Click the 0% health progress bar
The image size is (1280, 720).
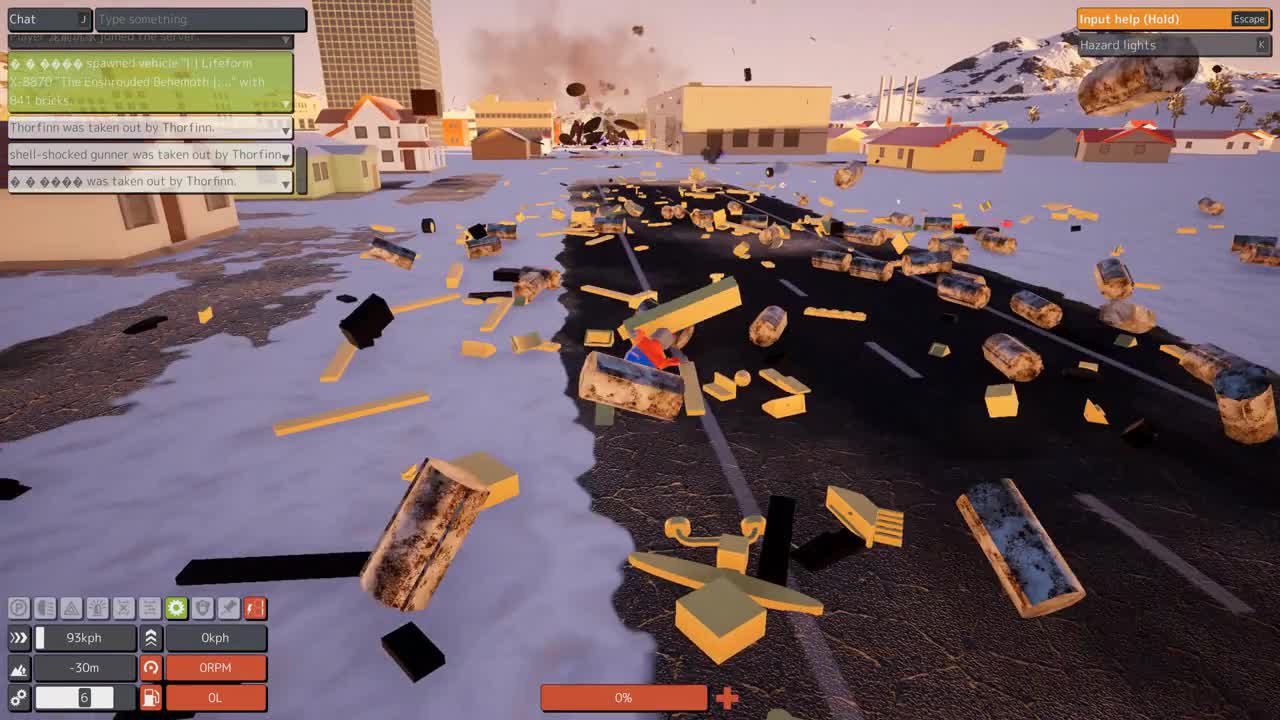pos(623,698)
